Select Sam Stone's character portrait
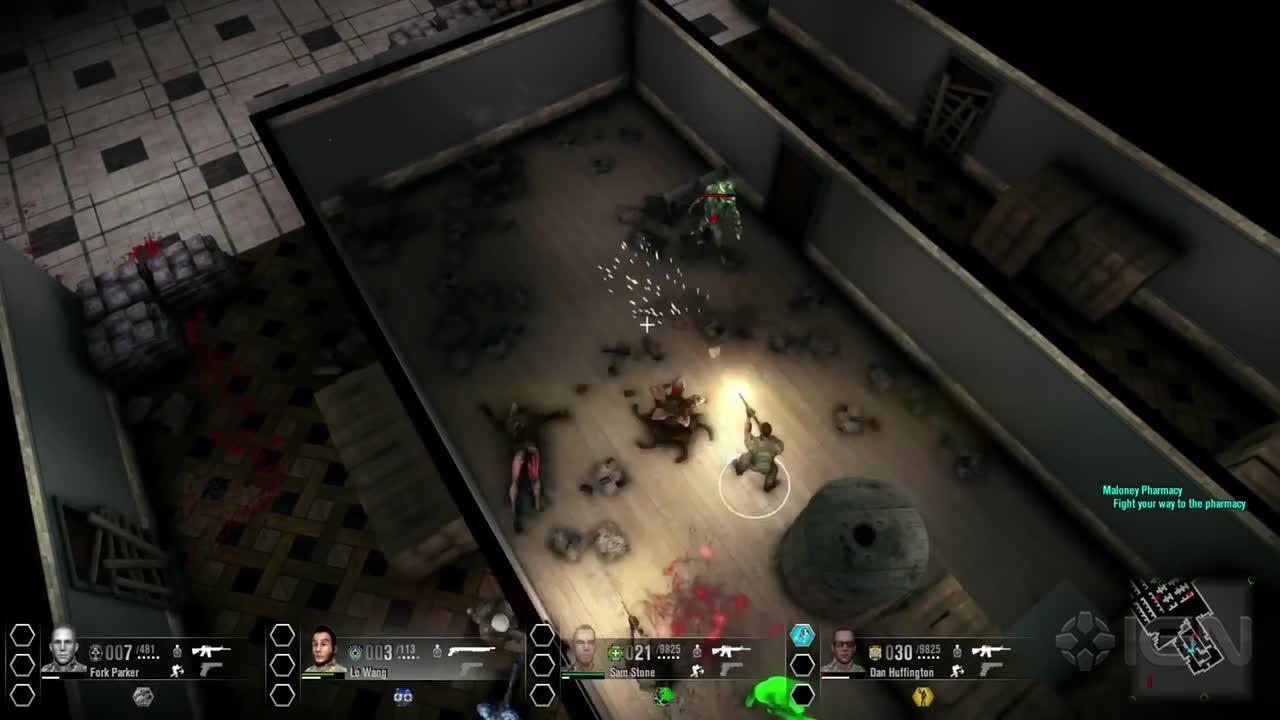 point(583,650)
